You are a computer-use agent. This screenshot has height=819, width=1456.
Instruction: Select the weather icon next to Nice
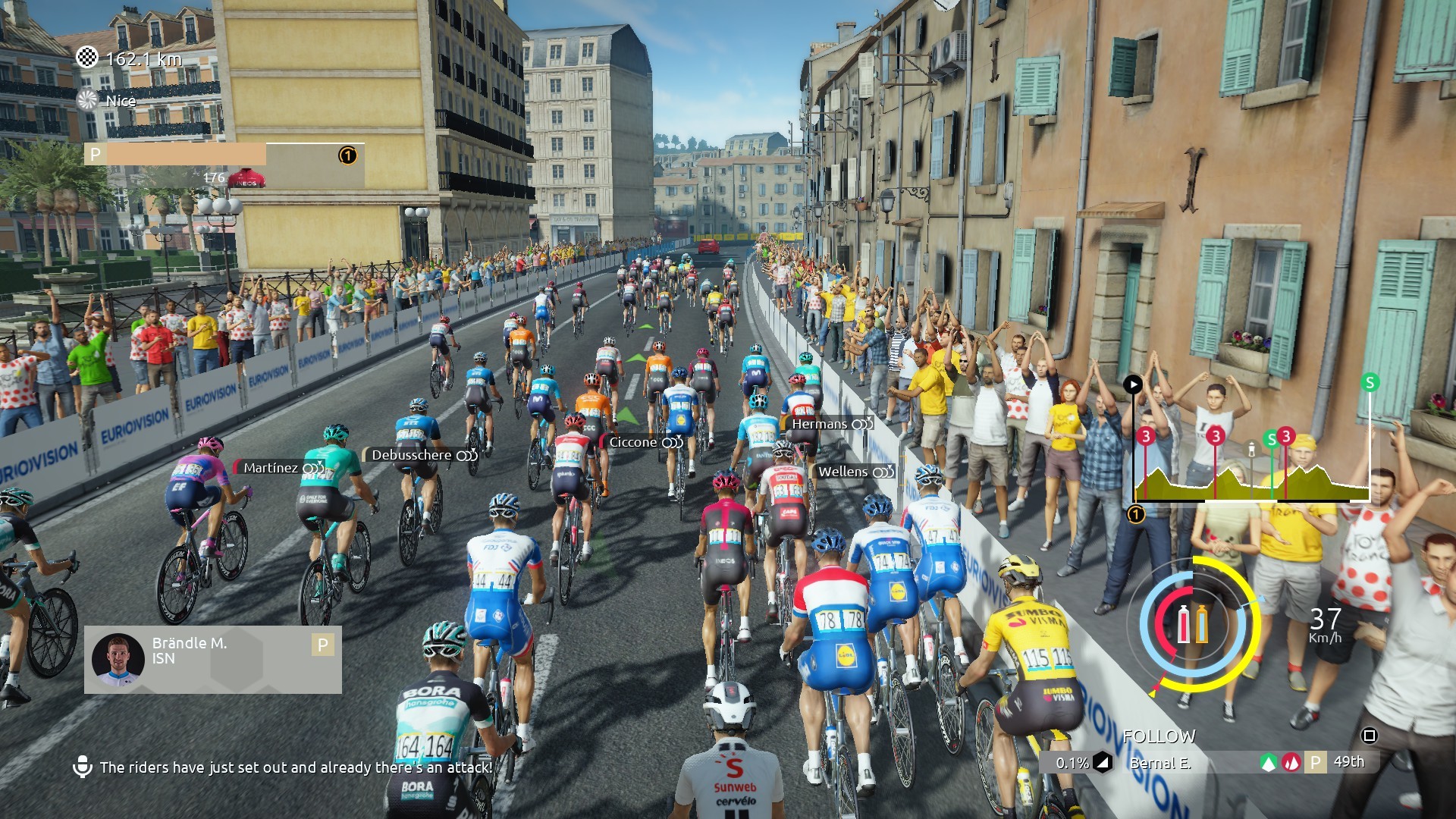(86, 99)
